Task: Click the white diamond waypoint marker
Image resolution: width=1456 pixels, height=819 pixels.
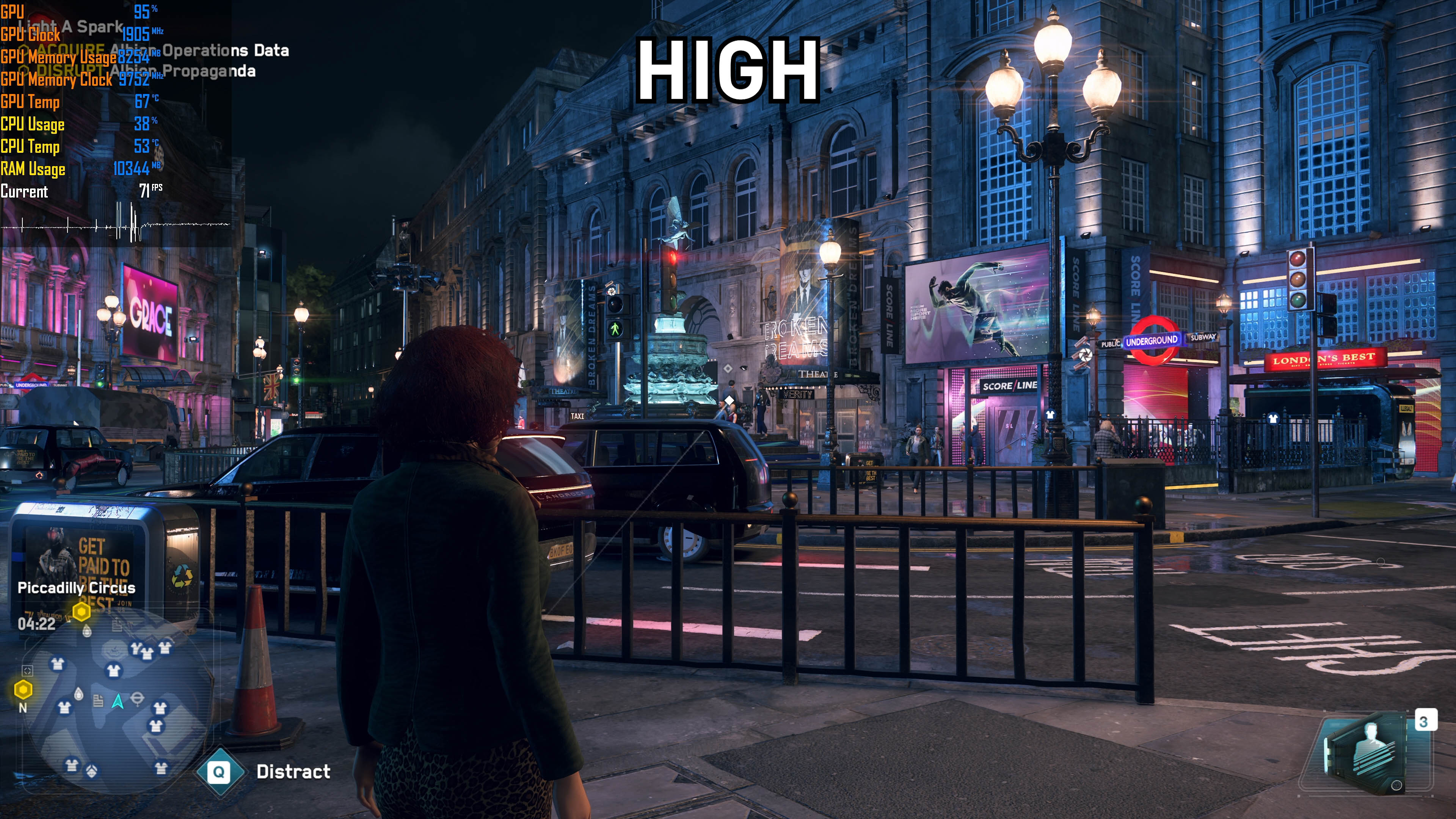Action: (x=730, y=400)
